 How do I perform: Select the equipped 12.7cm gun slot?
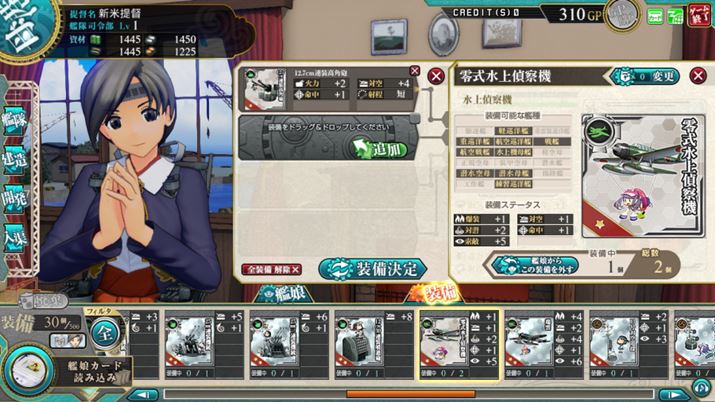pos(329,87)
